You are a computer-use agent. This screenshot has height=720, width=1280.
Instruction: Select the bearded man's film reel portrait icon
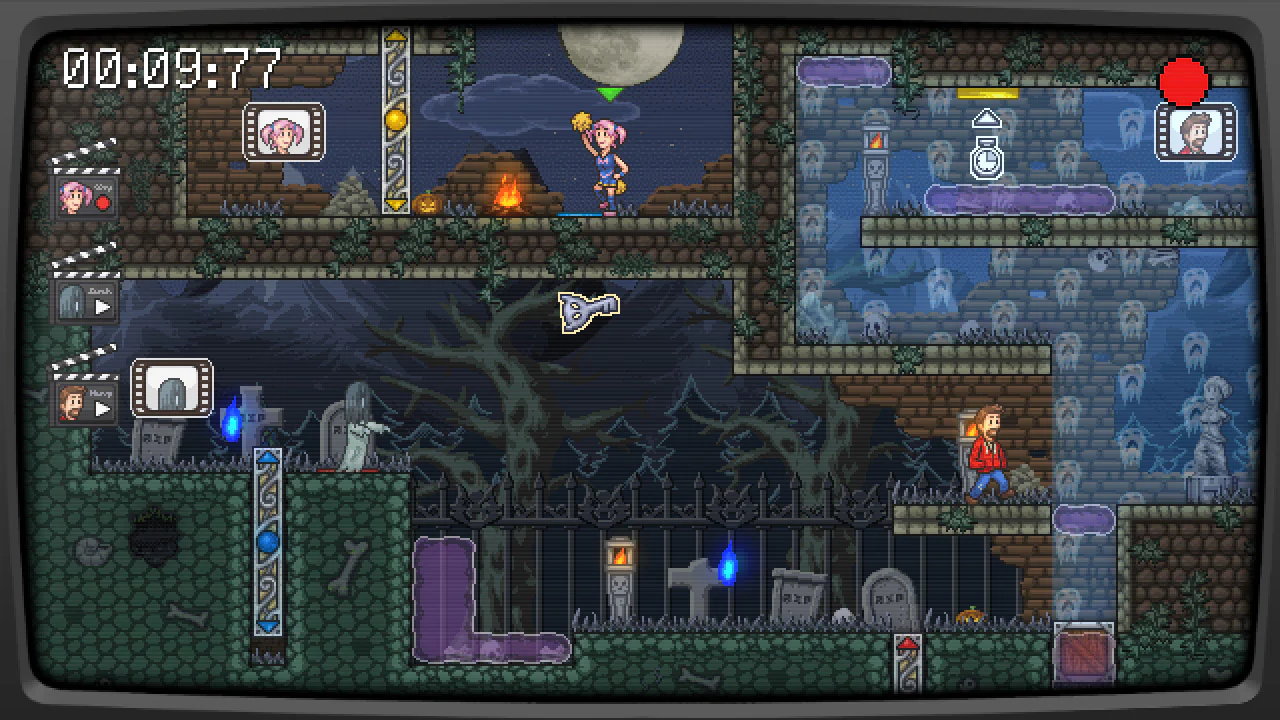[x=1197, y=133]
